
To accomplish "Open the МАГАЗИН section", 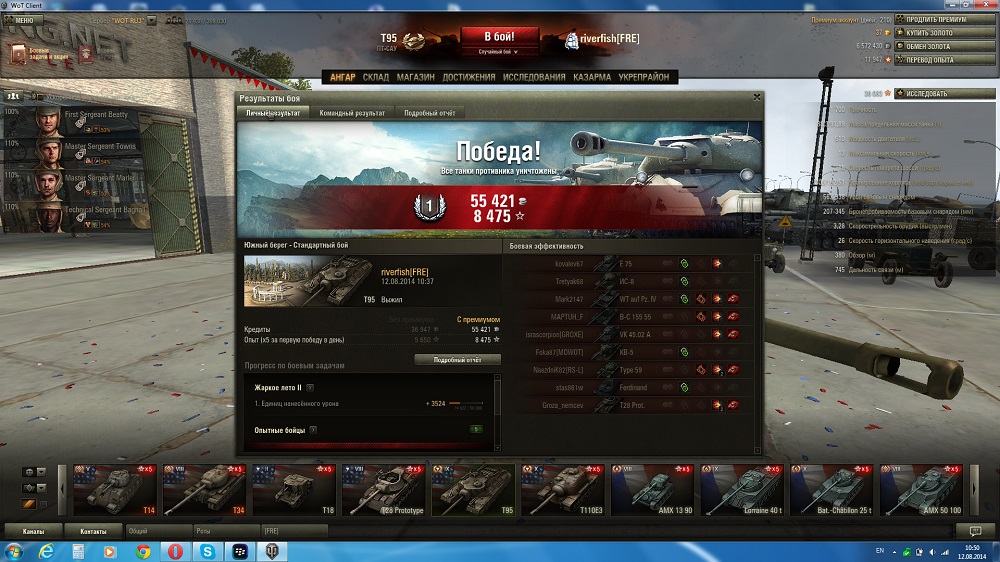I will pos(415,77).
